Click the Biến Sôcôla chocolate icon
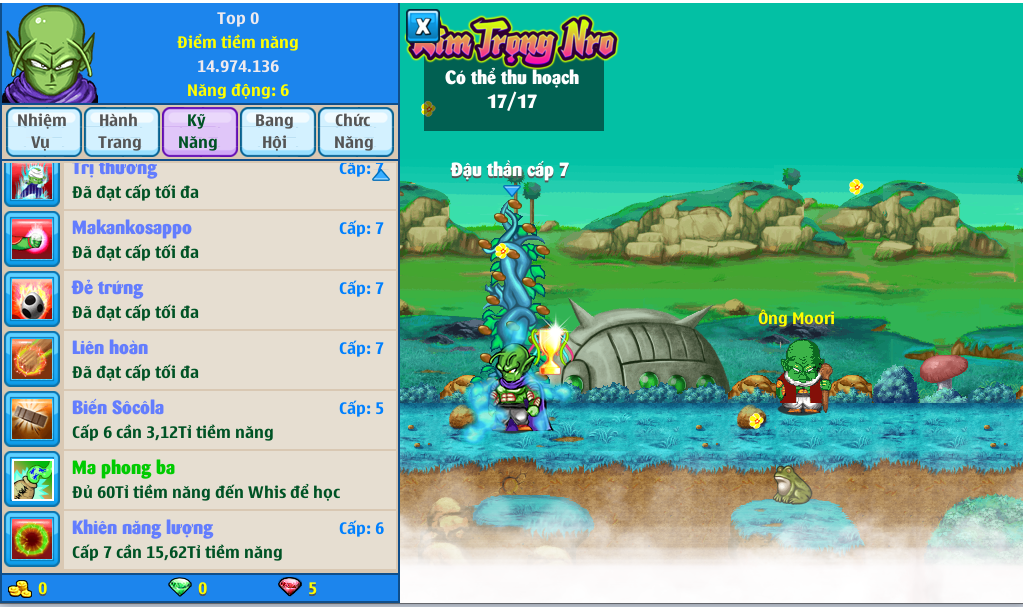The height and width of the screenshot is (607, 1023). pos(33,420)
